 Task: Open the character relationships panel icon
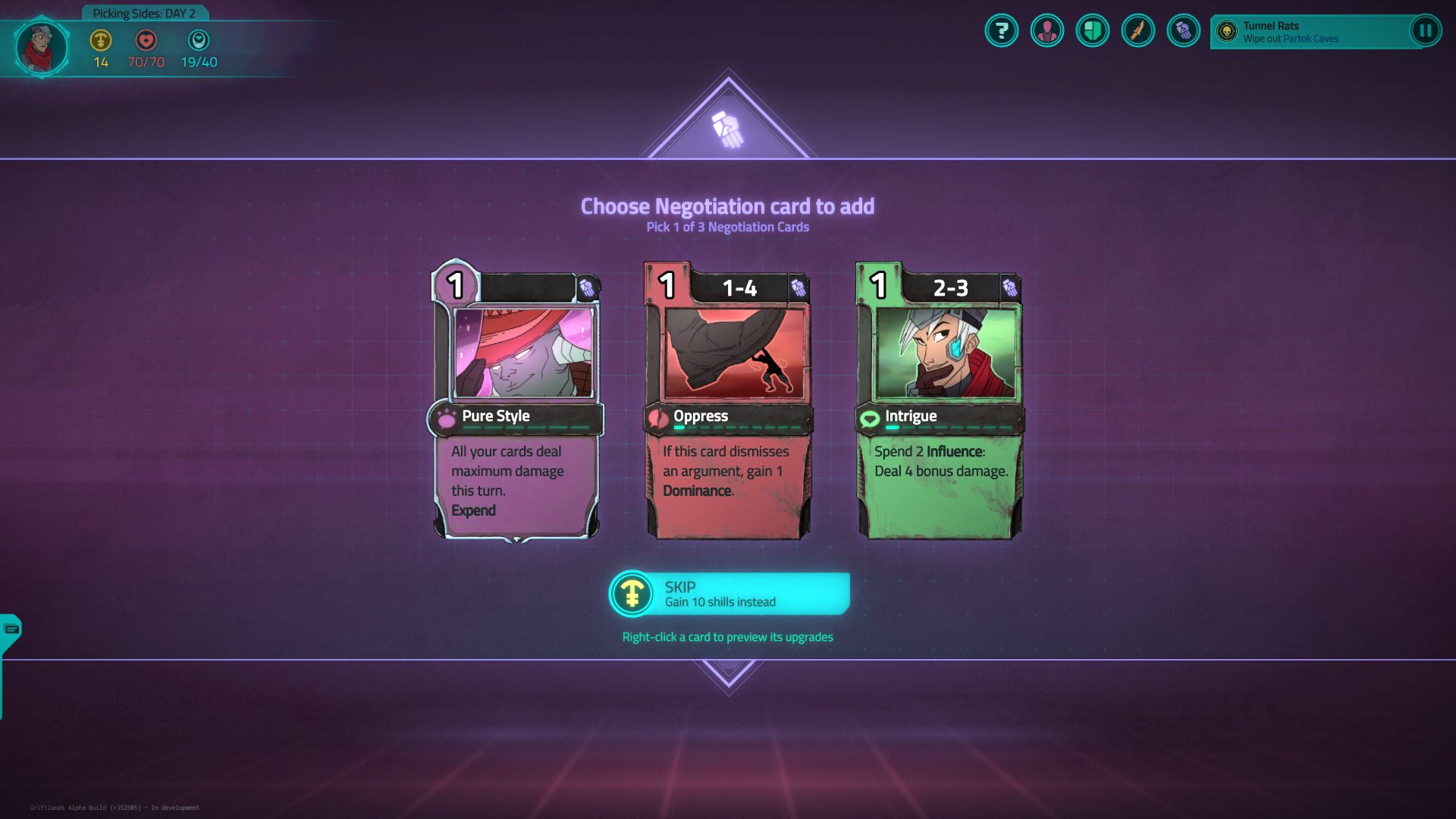(x=1047, y=32)
